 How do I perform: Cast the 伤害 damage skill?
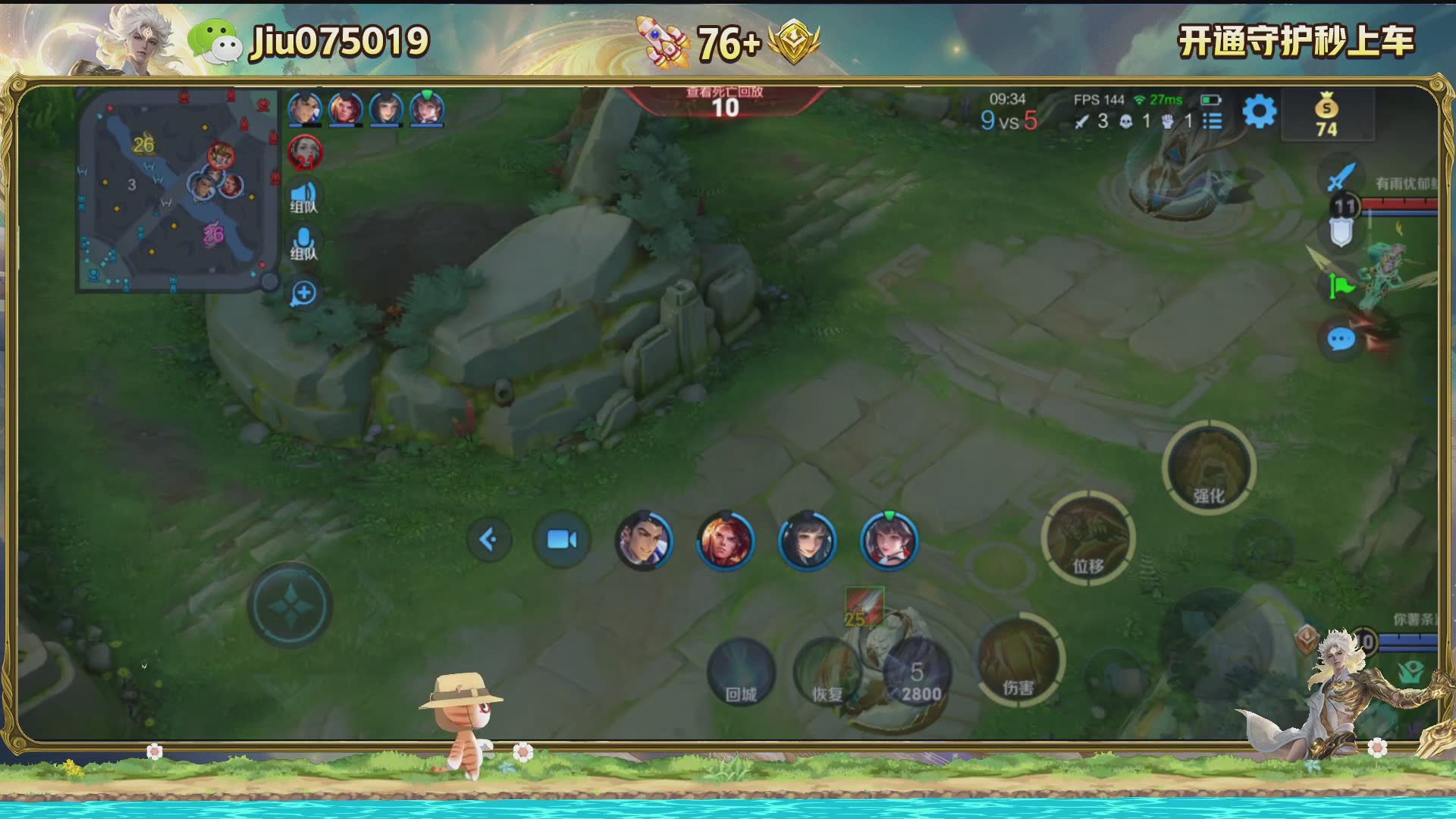pyautogui.click(x=1018, y=660)
